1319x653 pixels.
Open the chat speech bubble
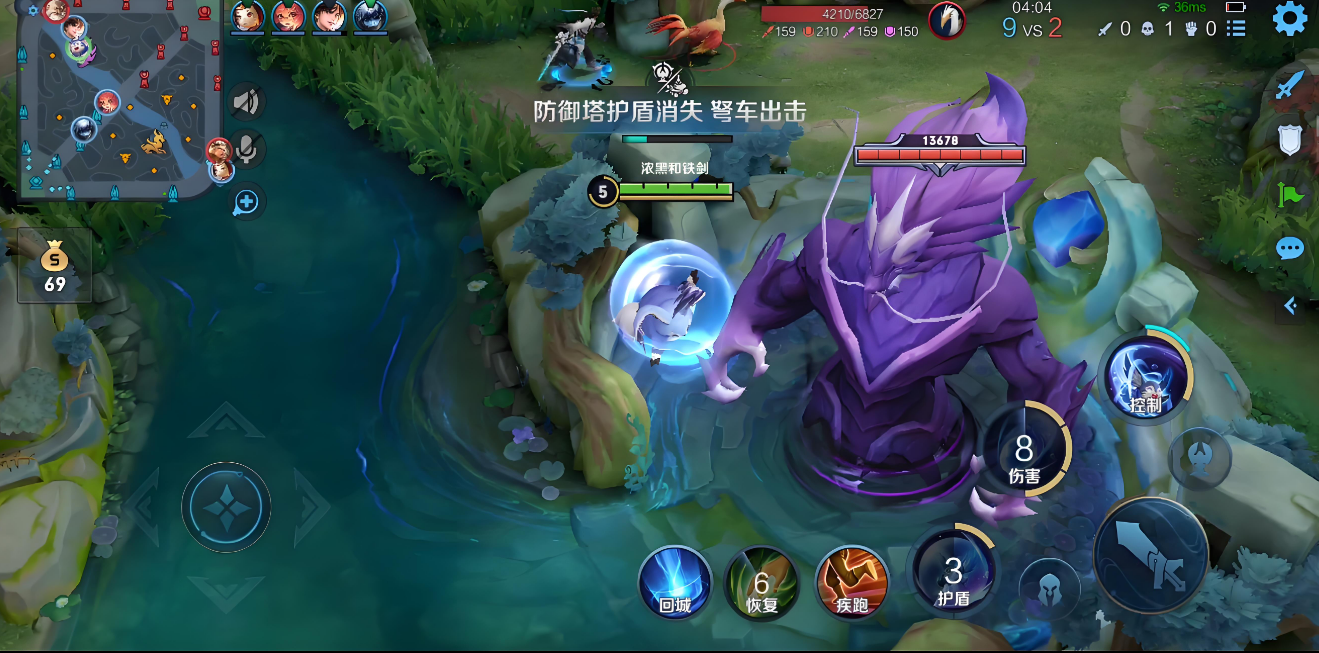coord(1290,248)
